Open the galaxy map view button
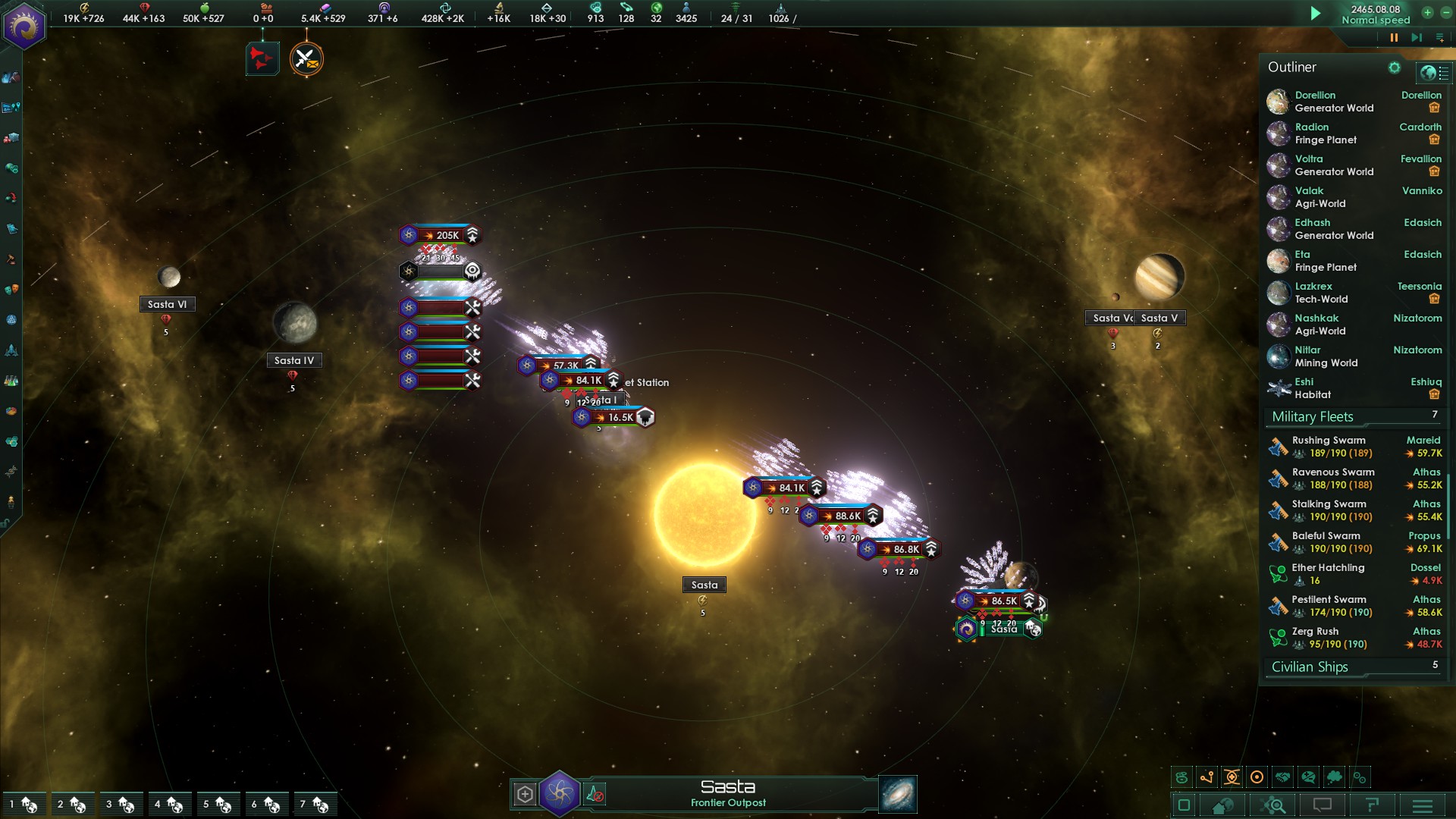This screenshot has width=1456, height=819. click(897, 794)
